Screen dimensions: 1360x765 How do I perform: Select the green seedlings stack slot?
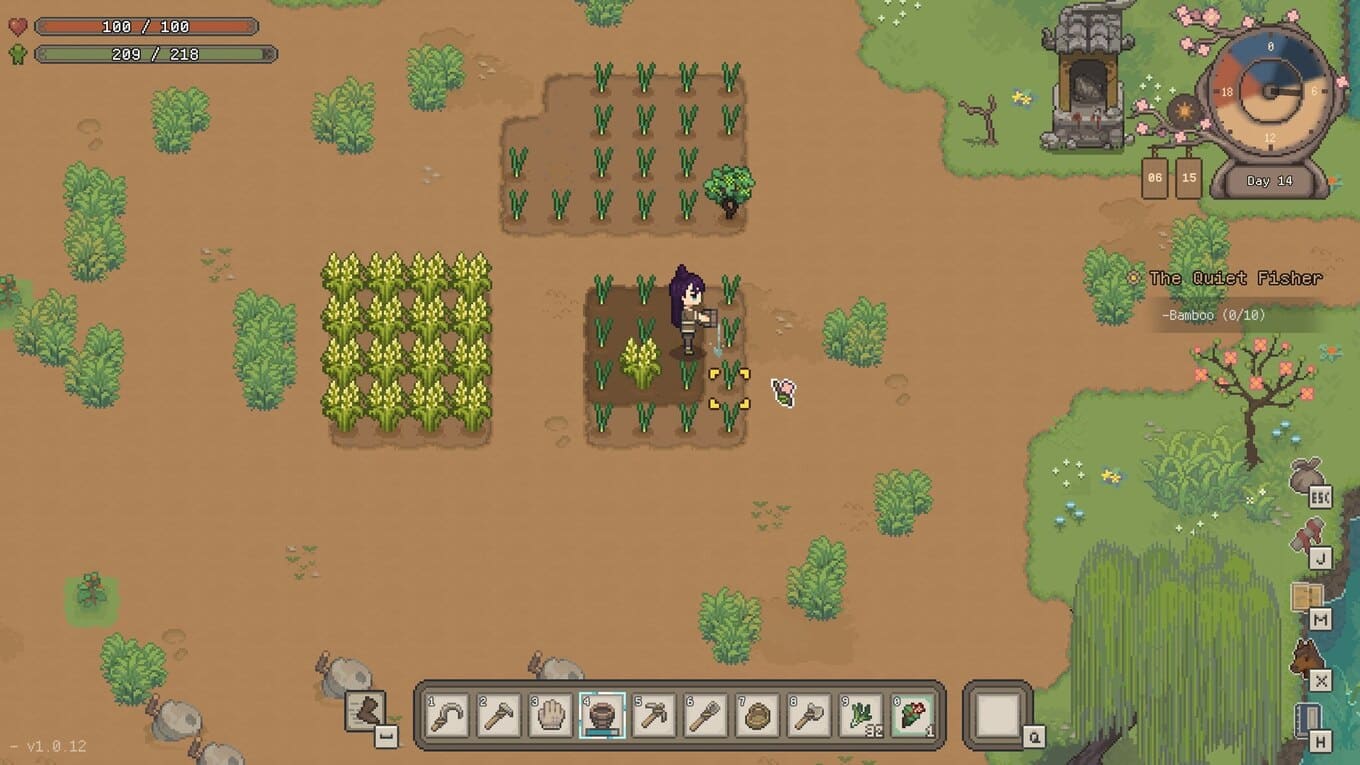coord(861,716)
